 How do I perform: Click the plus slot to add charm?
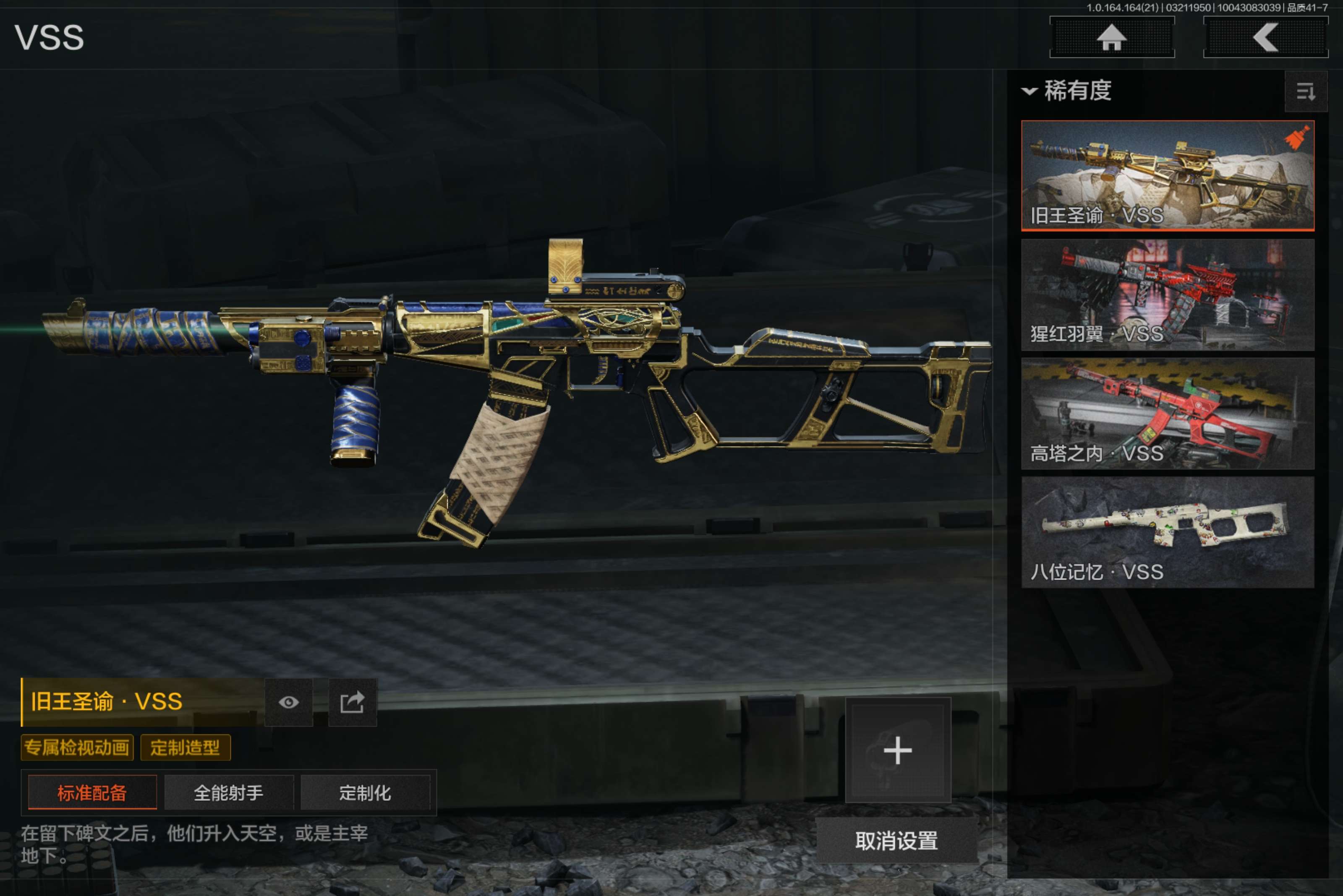pyautogui.click(x=898, y=750)
